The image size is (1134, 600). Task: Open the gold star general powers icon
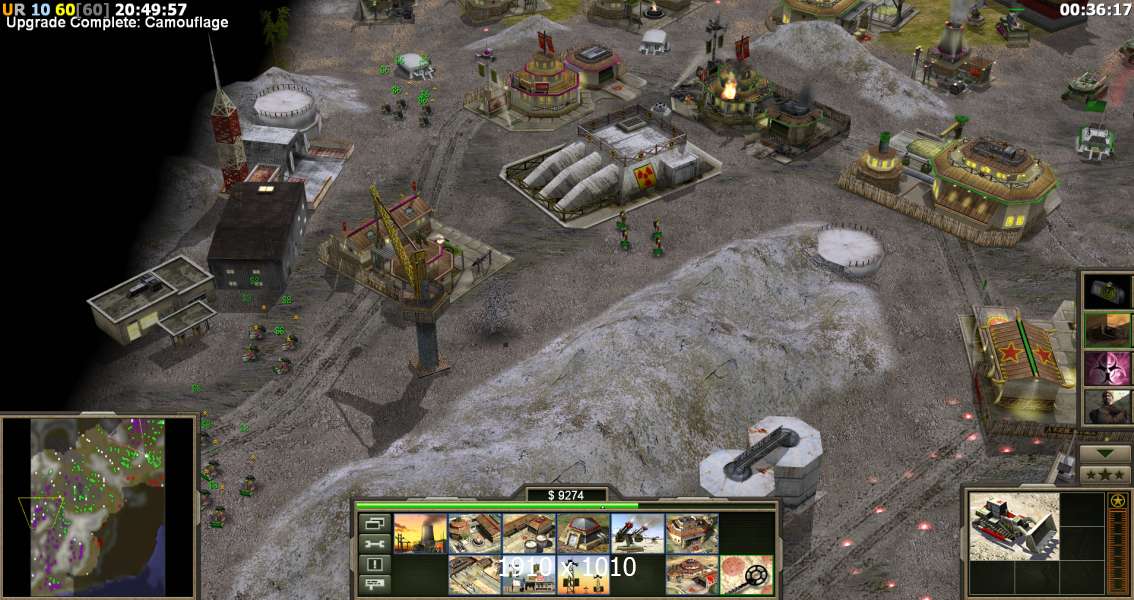(x=1117, y=501)
